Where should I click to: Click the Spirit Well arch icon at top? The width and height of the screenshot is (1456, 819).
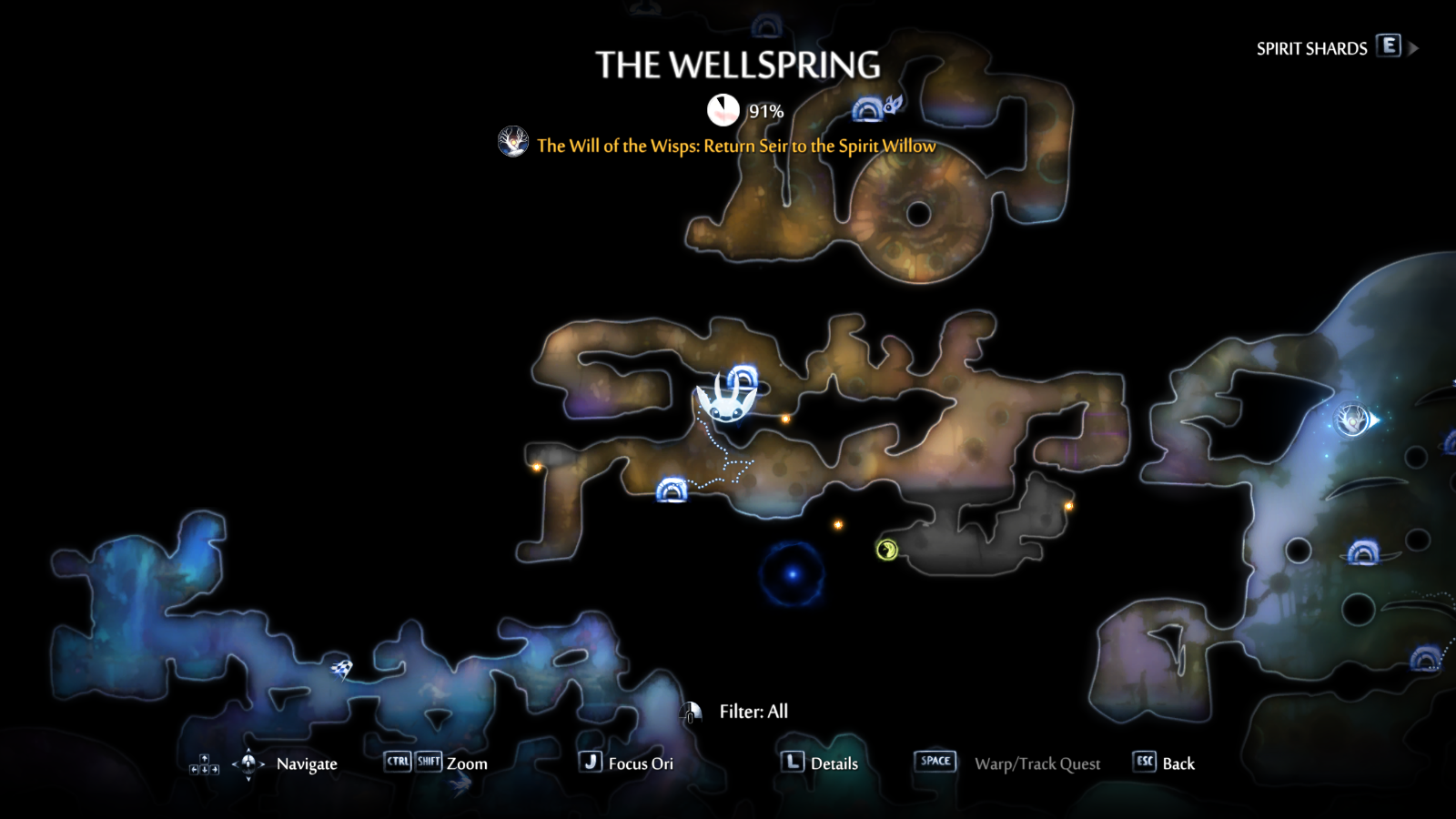click(865, 108)
